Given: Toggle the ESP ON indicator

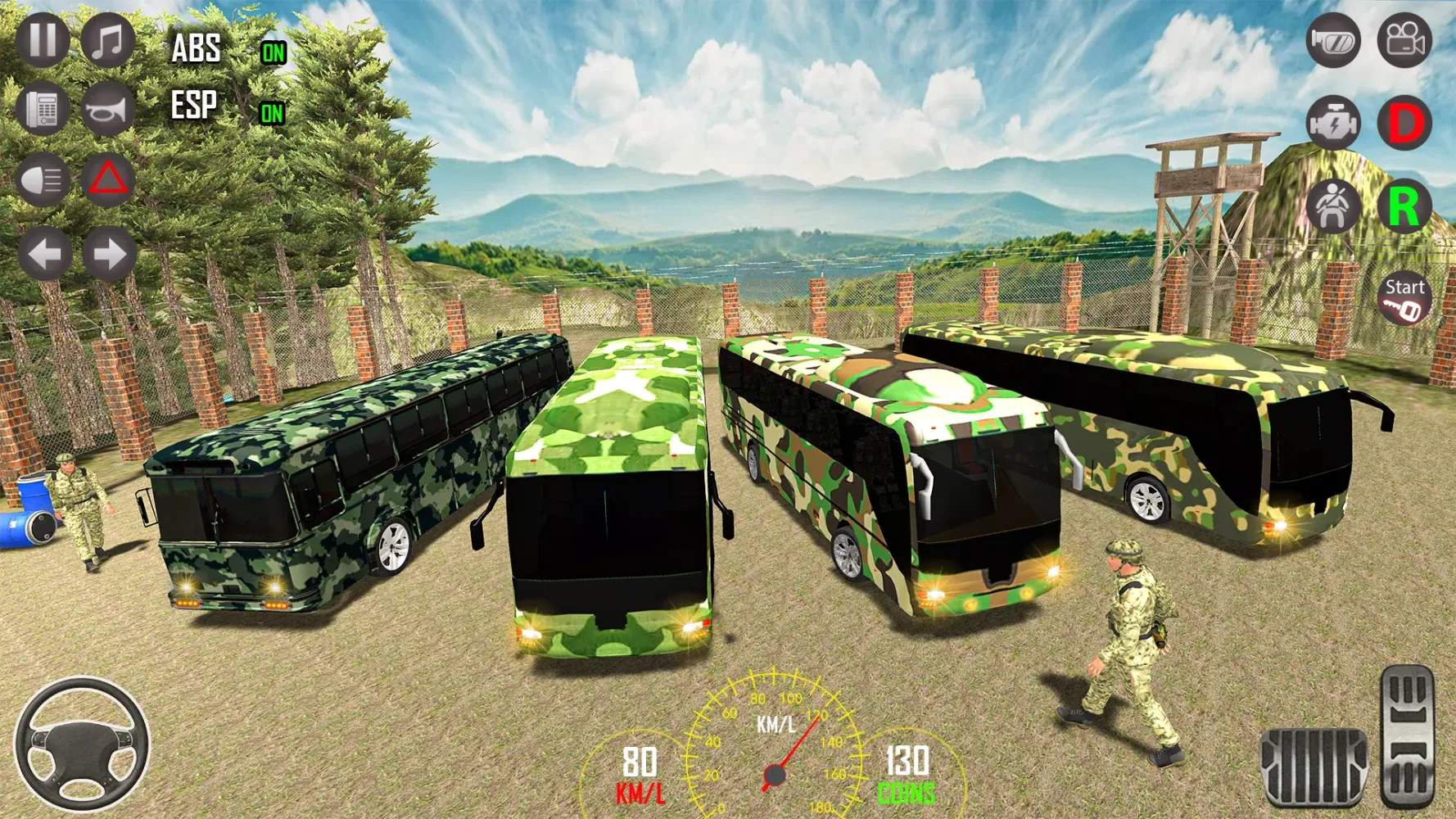Looking at the screenshot, I should click(x=272, y=113).
